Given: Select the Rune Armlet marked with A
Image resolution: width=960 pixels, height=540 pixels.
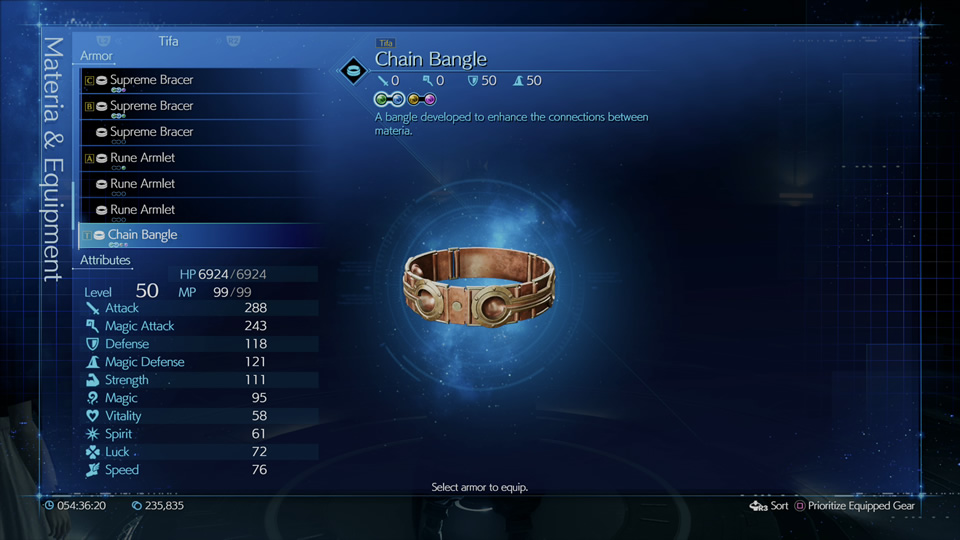Looking at the screenshot, I should (142, 158).
